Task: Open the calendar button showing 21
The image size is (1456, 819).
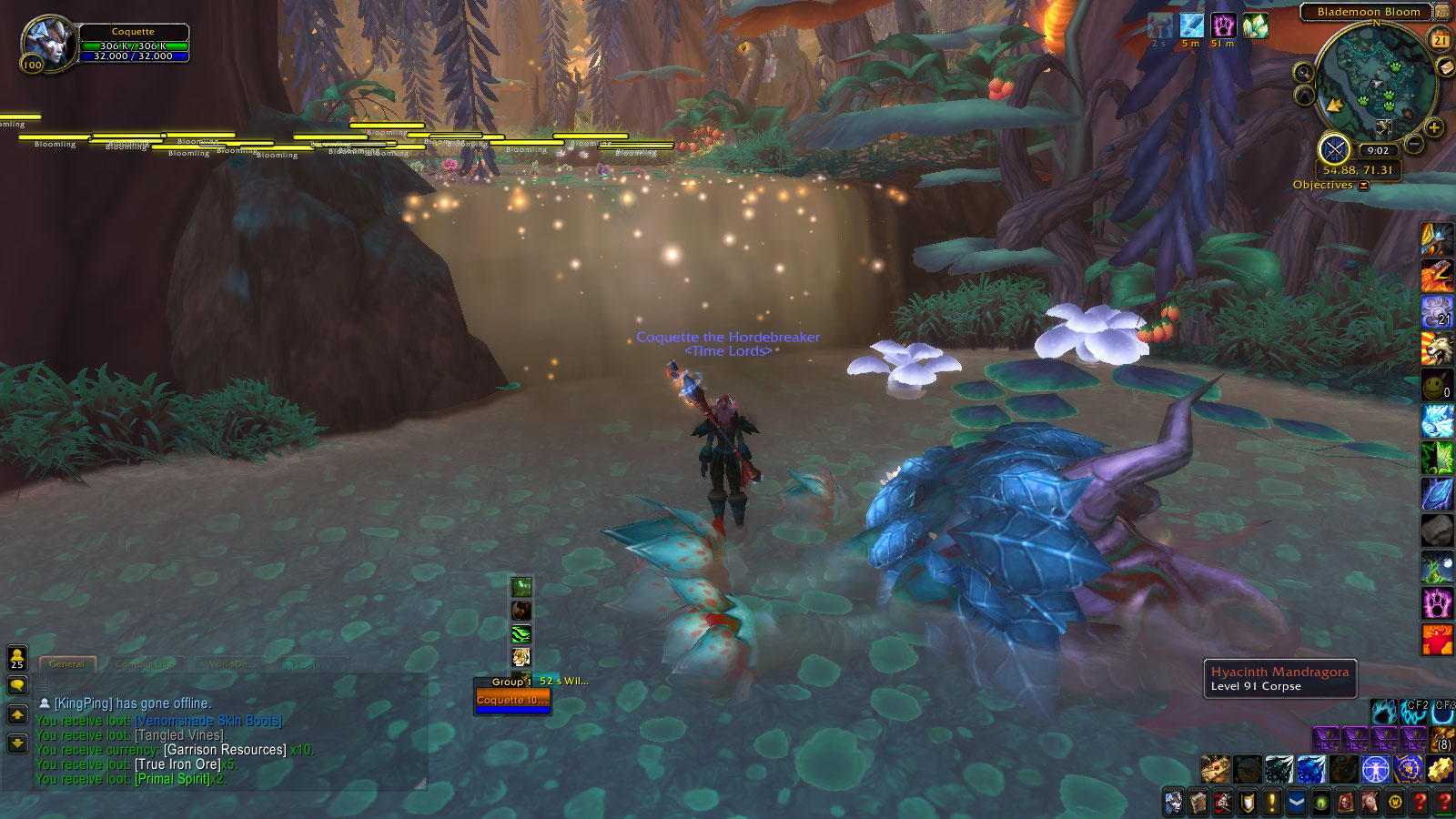Action: [1441, 40]
